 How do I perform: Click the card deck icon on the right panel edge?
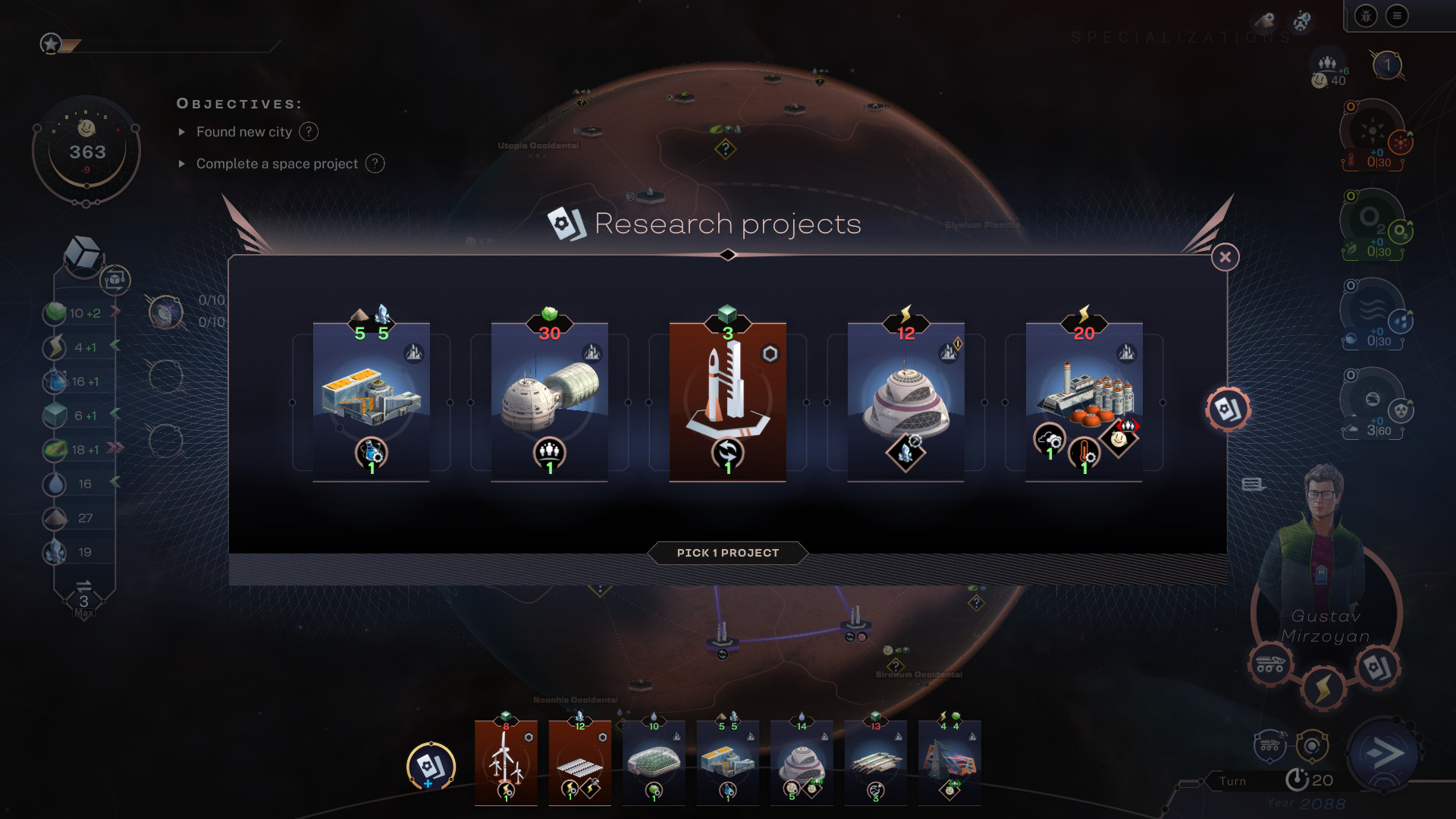1228,409
